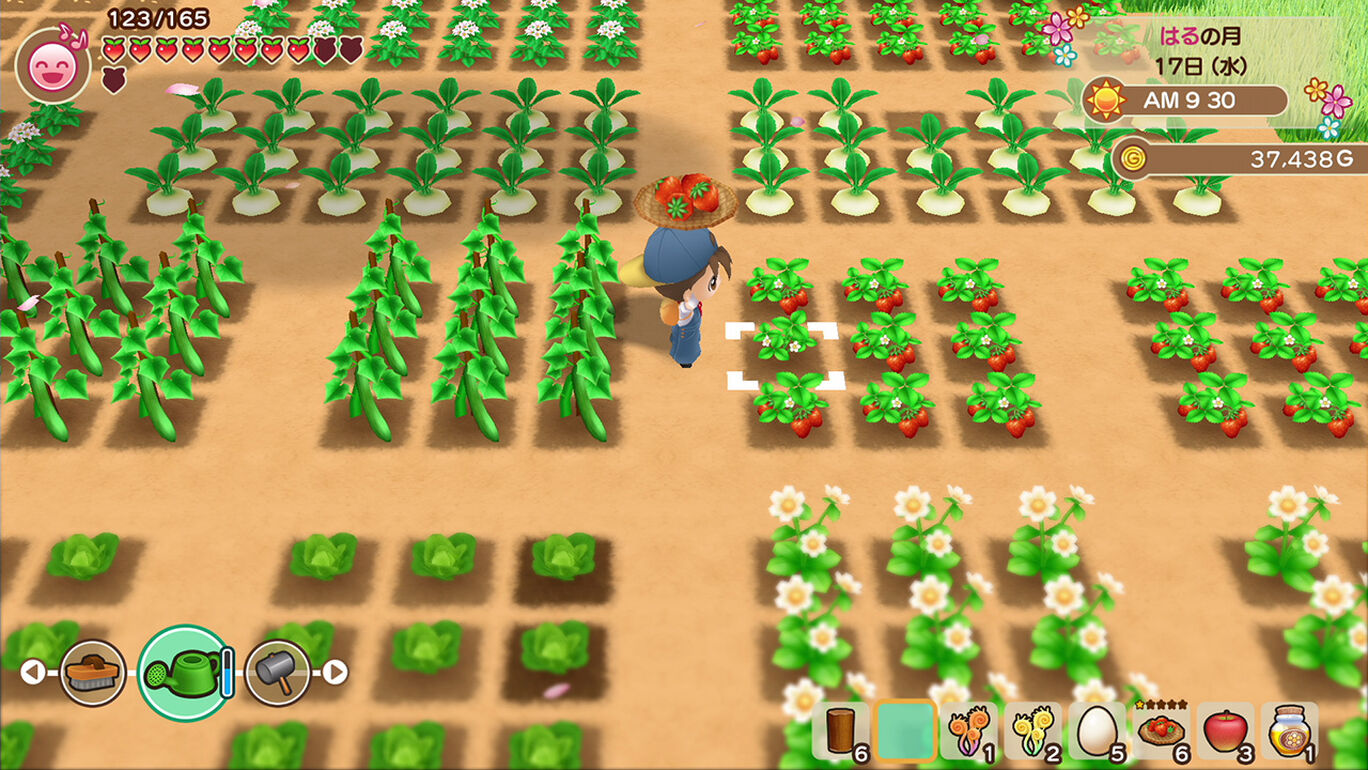Switch to the hammer tool
The width and height of the screenshot is (1368, 770).
coord(277,672)
